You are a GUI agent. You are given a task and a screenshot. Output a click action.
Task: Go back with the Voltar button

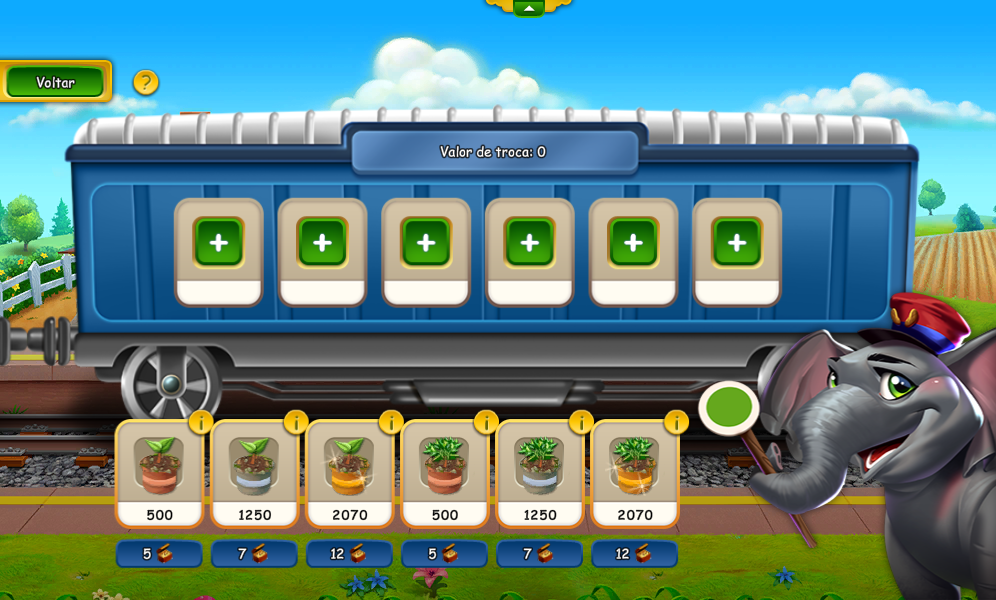click(x=56, y=82)
